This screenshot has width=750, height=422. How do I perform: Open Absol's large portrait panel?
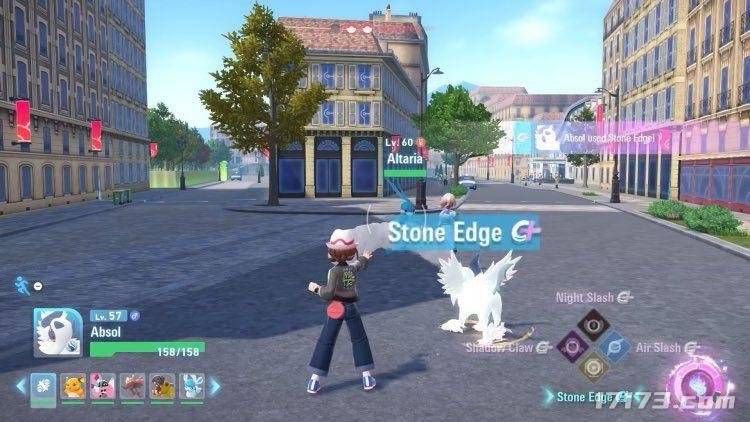pyautogui.click(x=57, y=332)
